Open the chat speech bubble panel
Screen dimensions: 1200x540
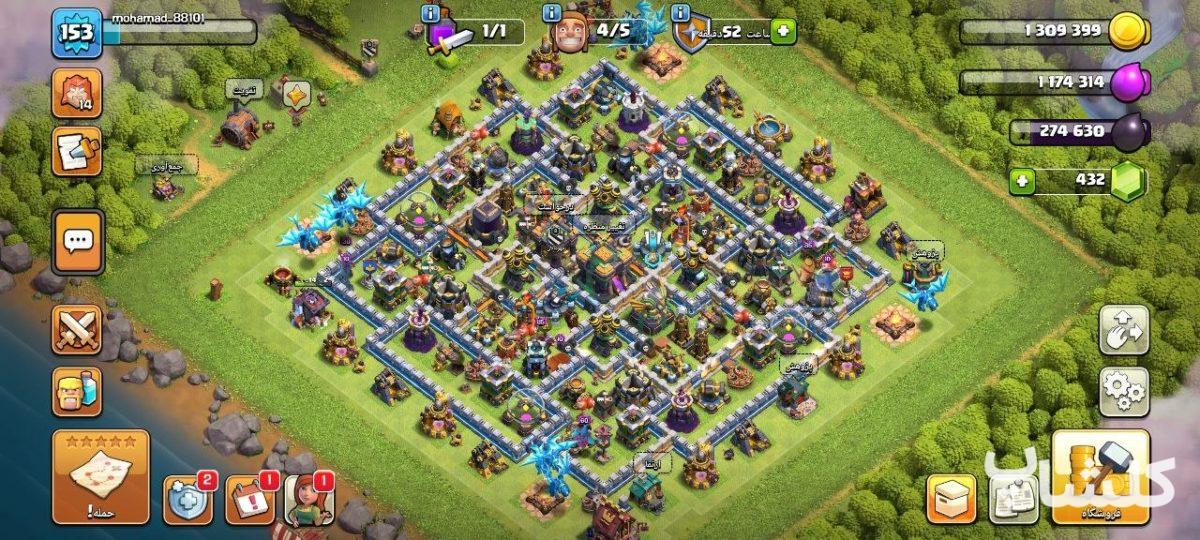pos(78,241)
